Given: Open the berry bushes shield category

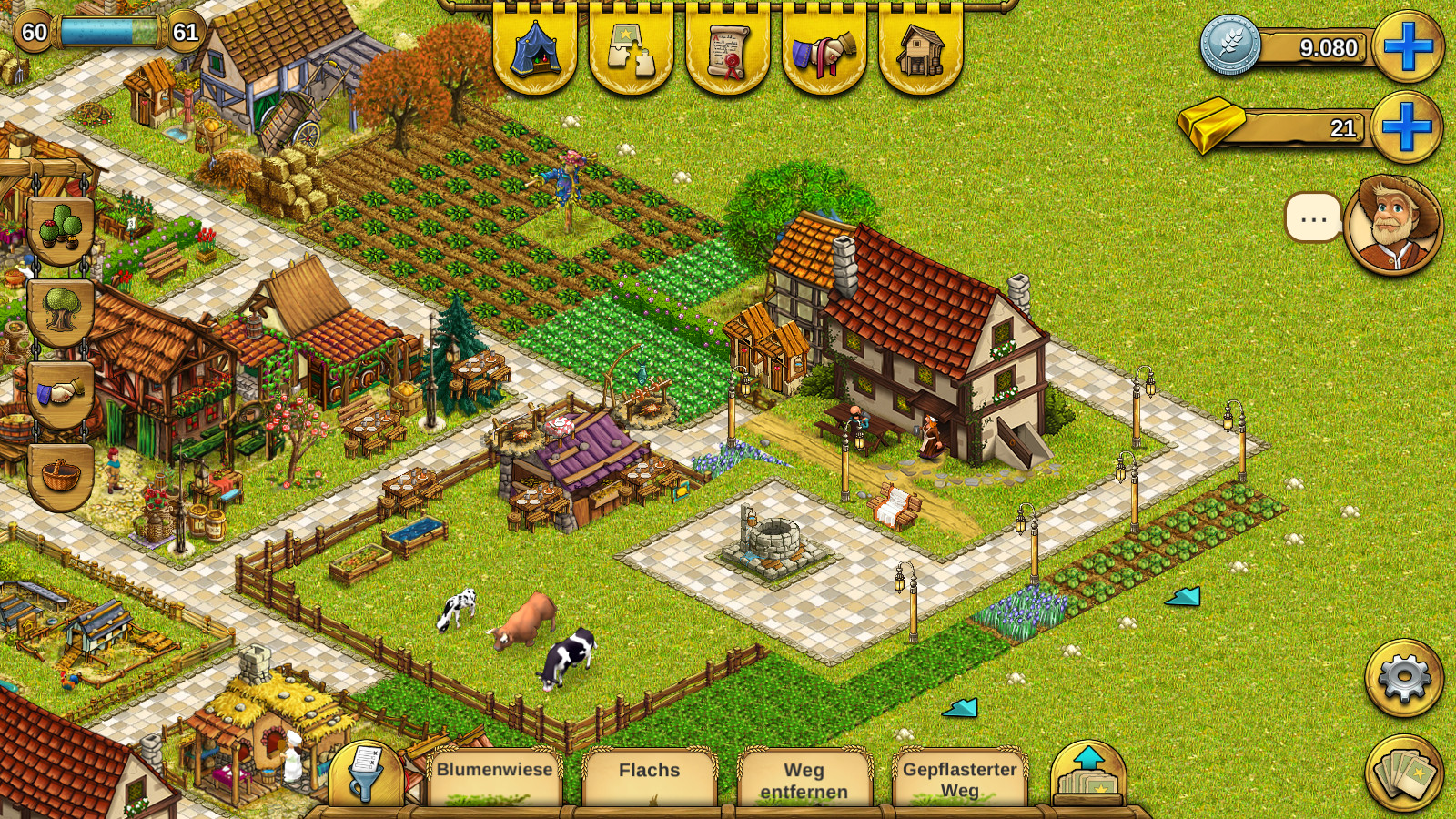Looking at the screenshot, I should click(x=61, y=227).
